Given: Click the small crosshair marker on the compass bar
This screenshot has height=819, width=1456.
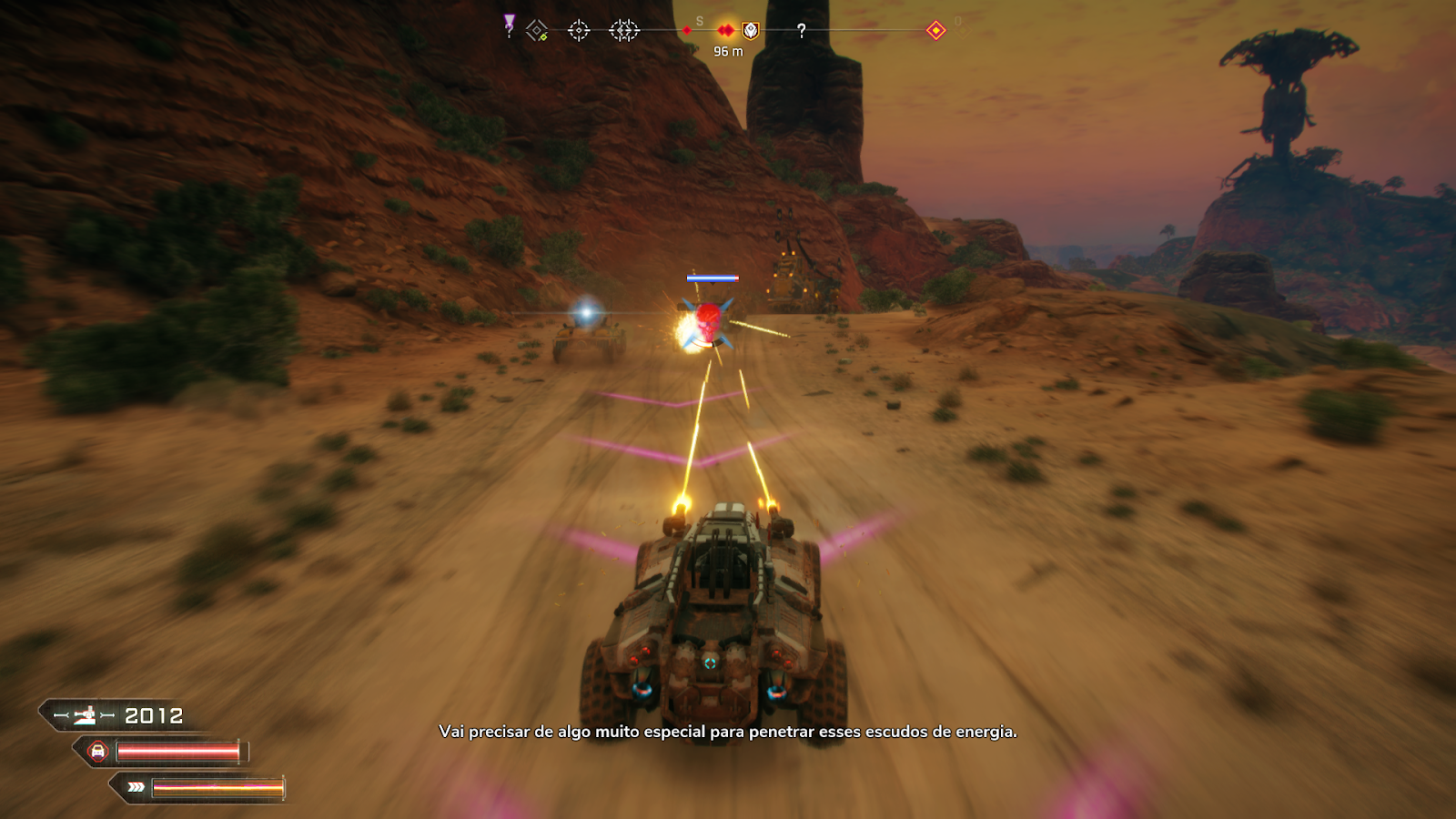Looking at the screenshot, I should coord(579,30).
